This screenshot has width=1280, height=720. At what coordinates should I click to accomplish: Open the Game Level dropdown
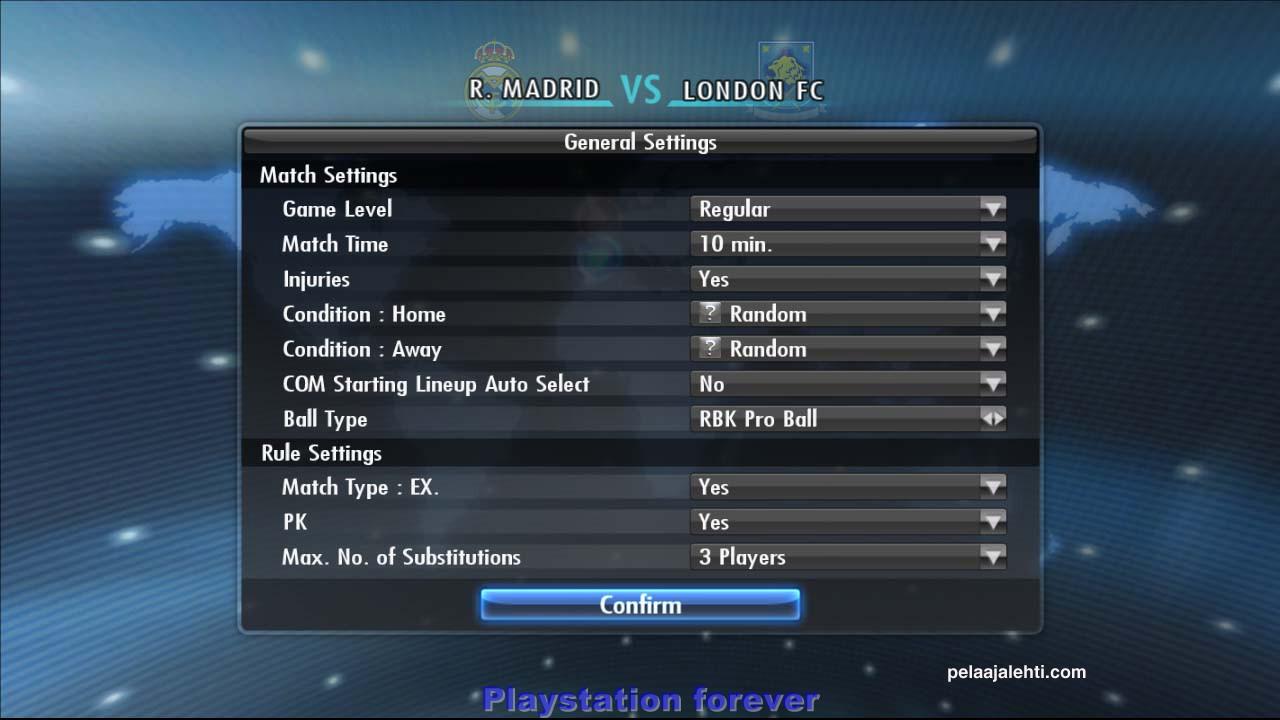848,209
